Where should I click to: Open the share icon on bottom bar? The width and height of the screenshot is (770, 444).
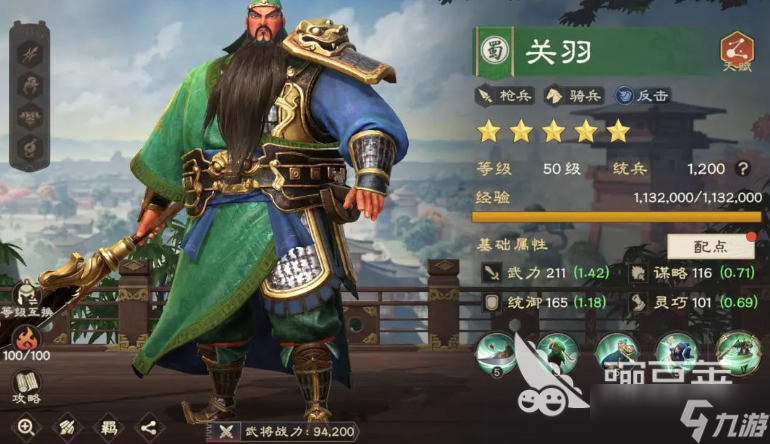(x=148, y=427)
